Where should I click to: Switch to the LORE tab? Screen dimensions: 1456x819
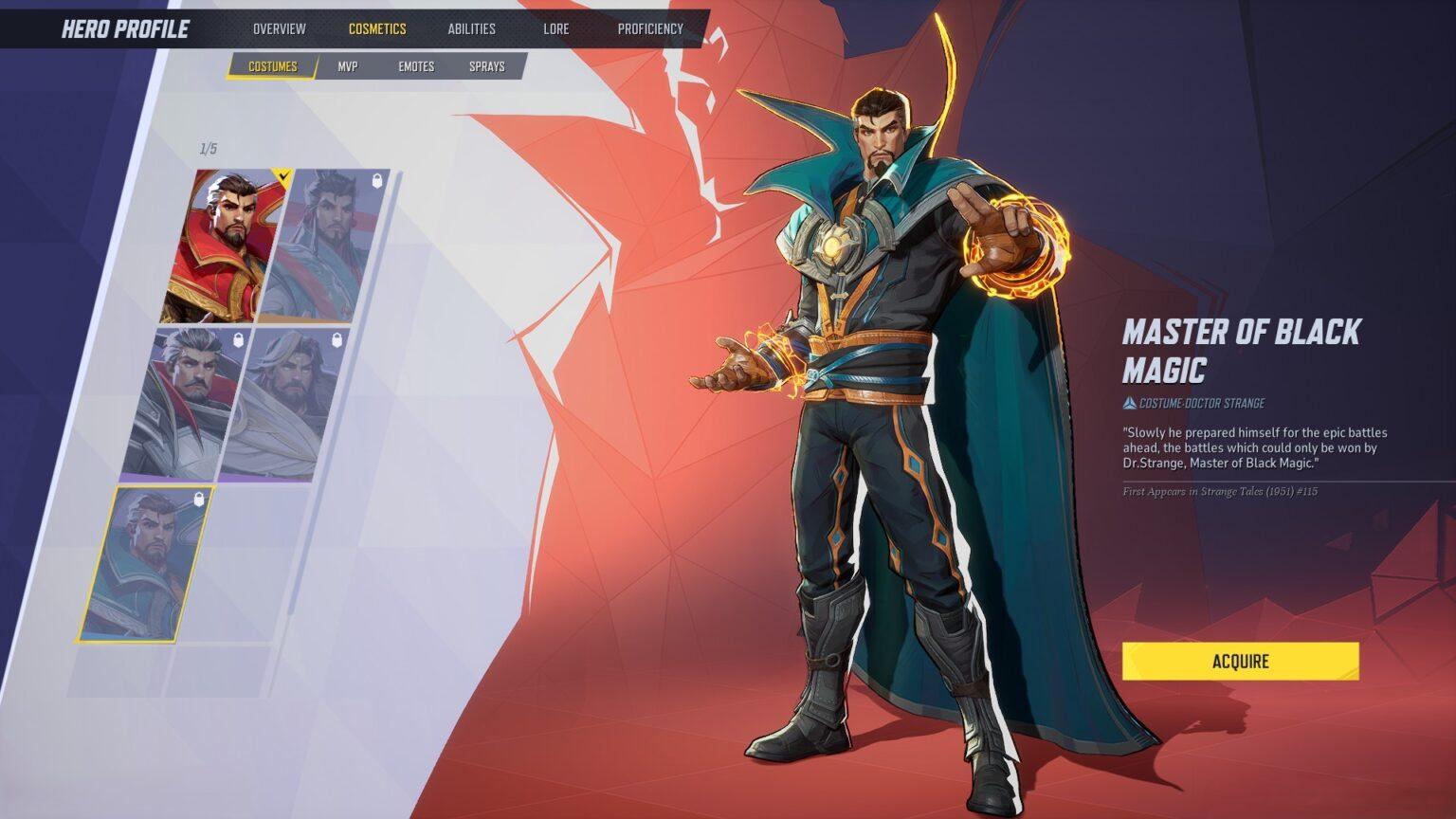coord(555,28)
